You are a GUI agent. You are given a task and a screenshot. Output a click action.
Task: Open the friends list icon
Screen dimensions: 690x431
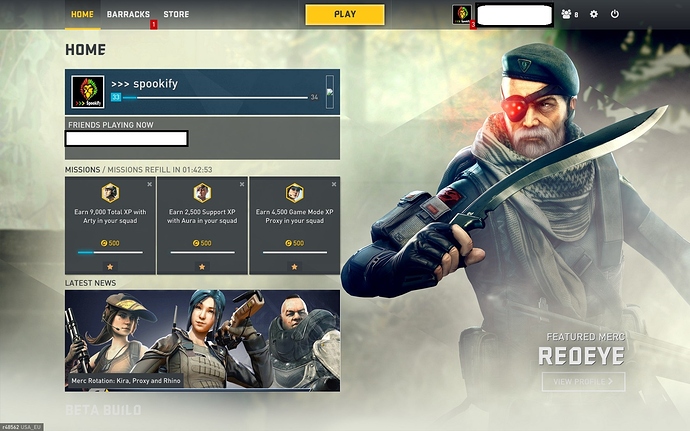[570, 15]
